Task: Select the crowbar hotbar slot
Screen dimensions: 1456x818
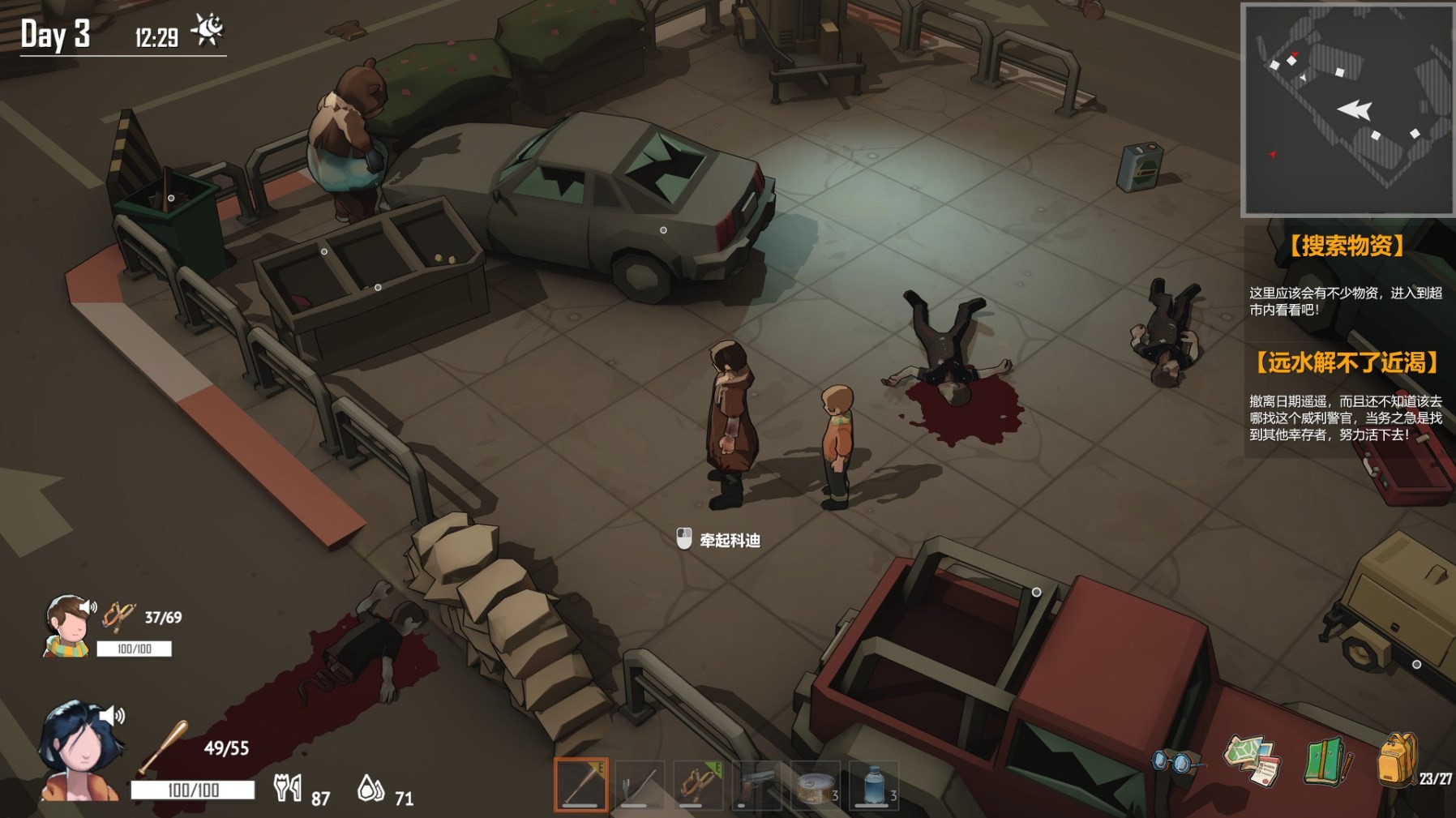Action: tap(640, 785)
